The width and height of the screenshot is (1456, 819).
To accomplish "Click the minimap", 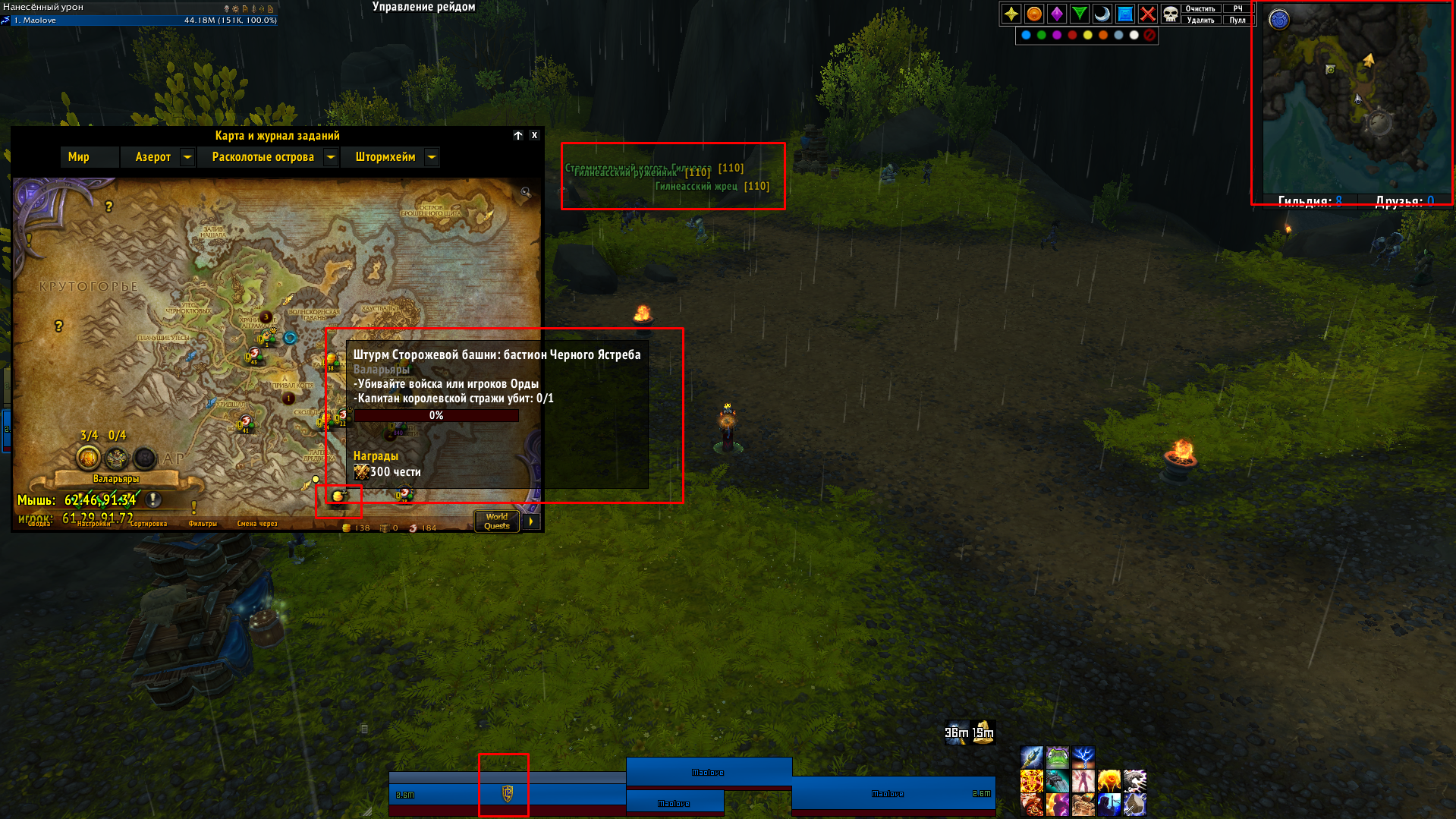I will [x=1354, y=99].
